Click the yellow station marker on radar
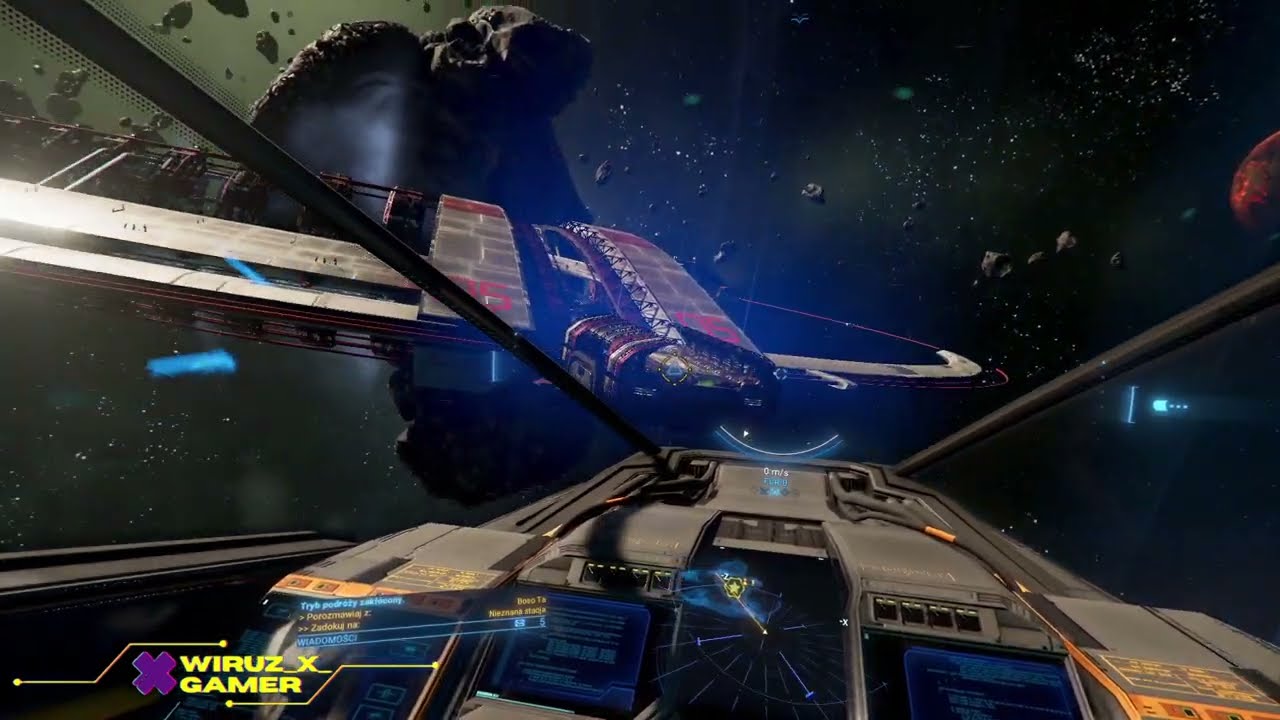This screenshot has width=1280, height=720. (x=736, y=587)
